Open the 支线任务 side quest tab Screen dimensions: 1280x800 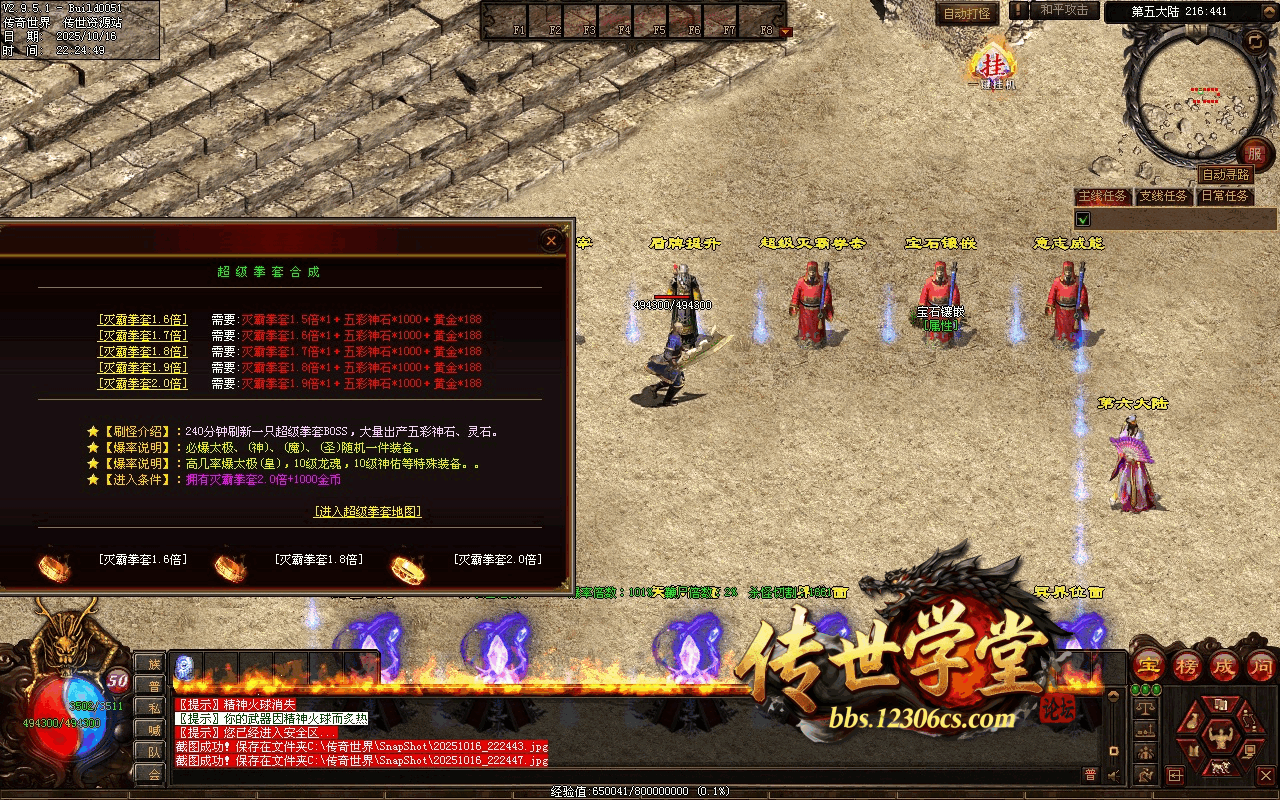click(1164, 196)
